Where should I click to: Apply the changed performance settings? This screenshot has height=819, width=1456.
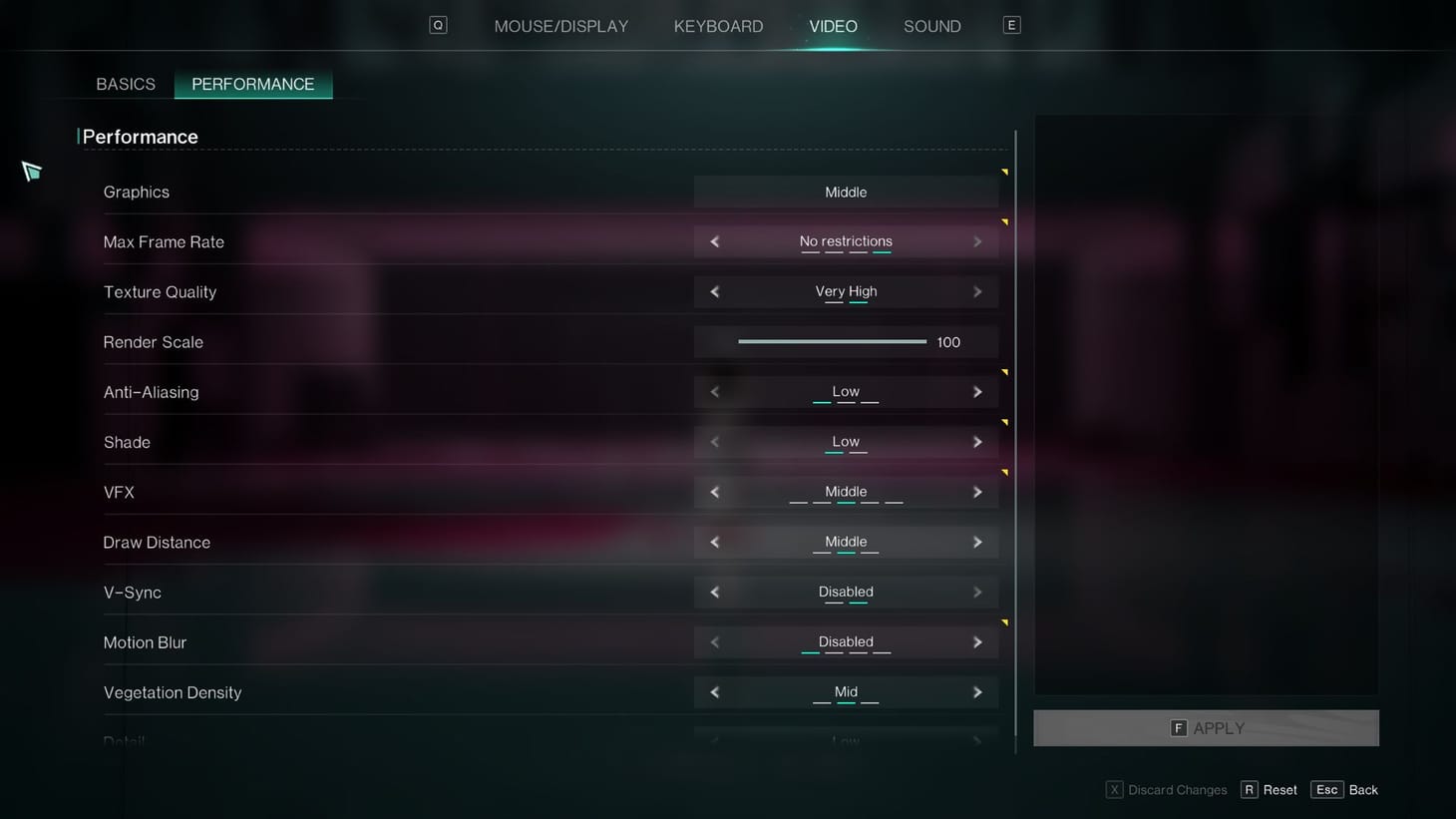(1207, 728)
